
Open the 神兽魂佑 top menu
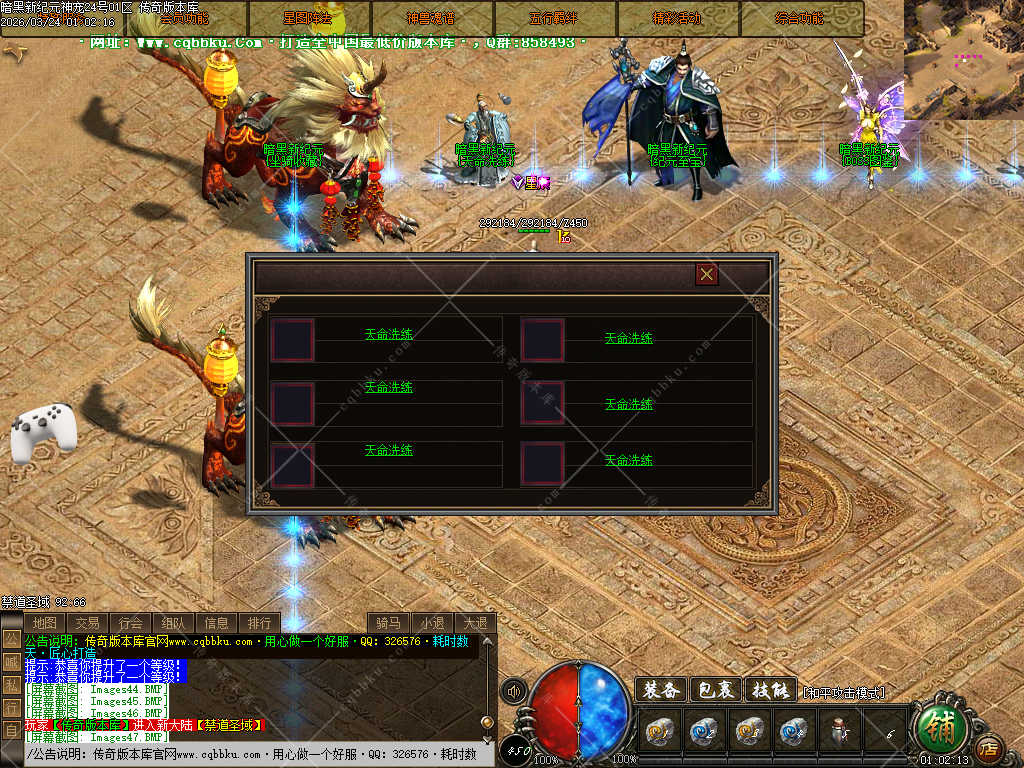(432, 18)
